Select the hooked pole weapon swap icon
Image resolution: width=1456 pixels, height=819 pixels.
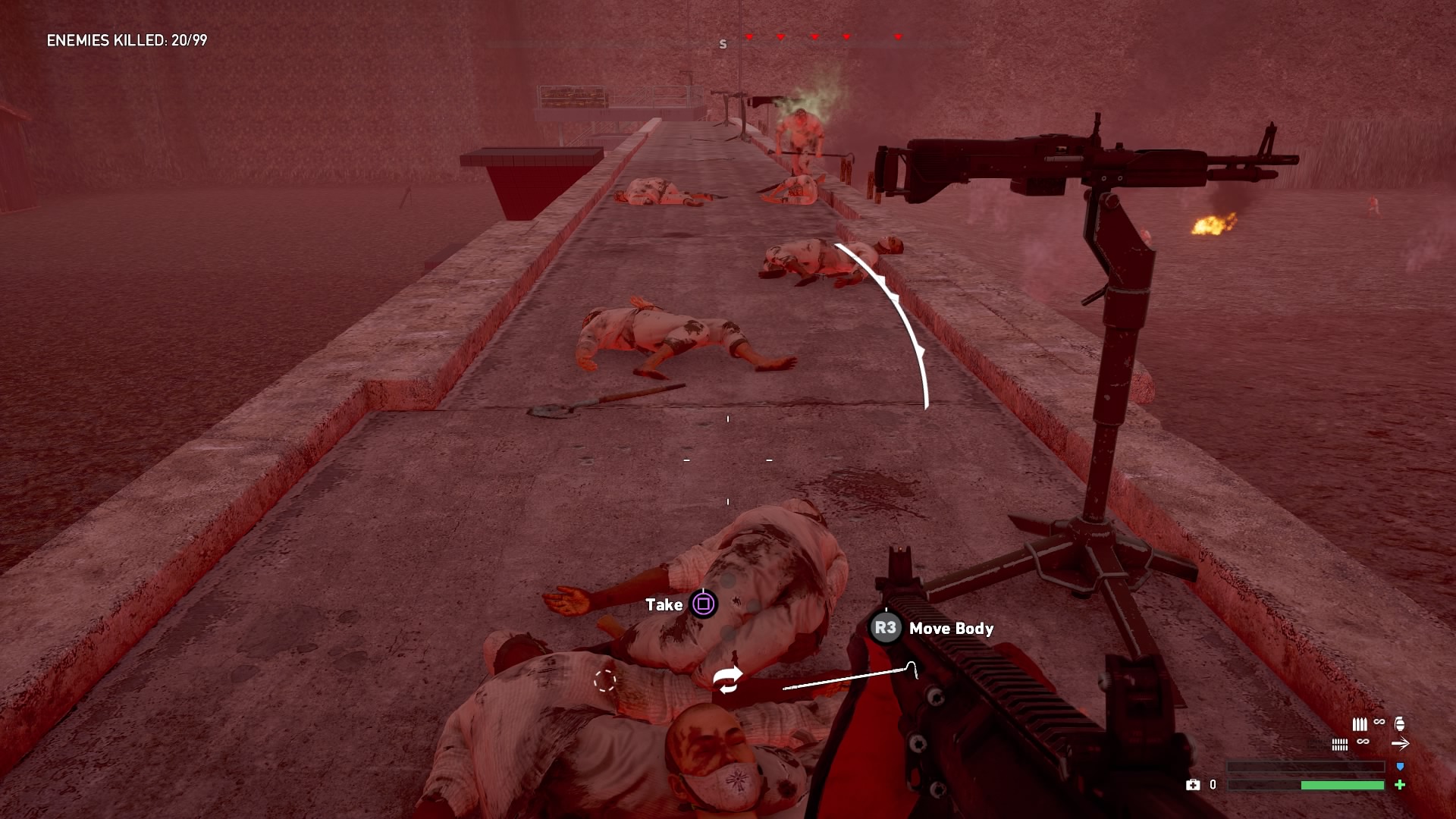pyautogui.click(x=851, y=677)
